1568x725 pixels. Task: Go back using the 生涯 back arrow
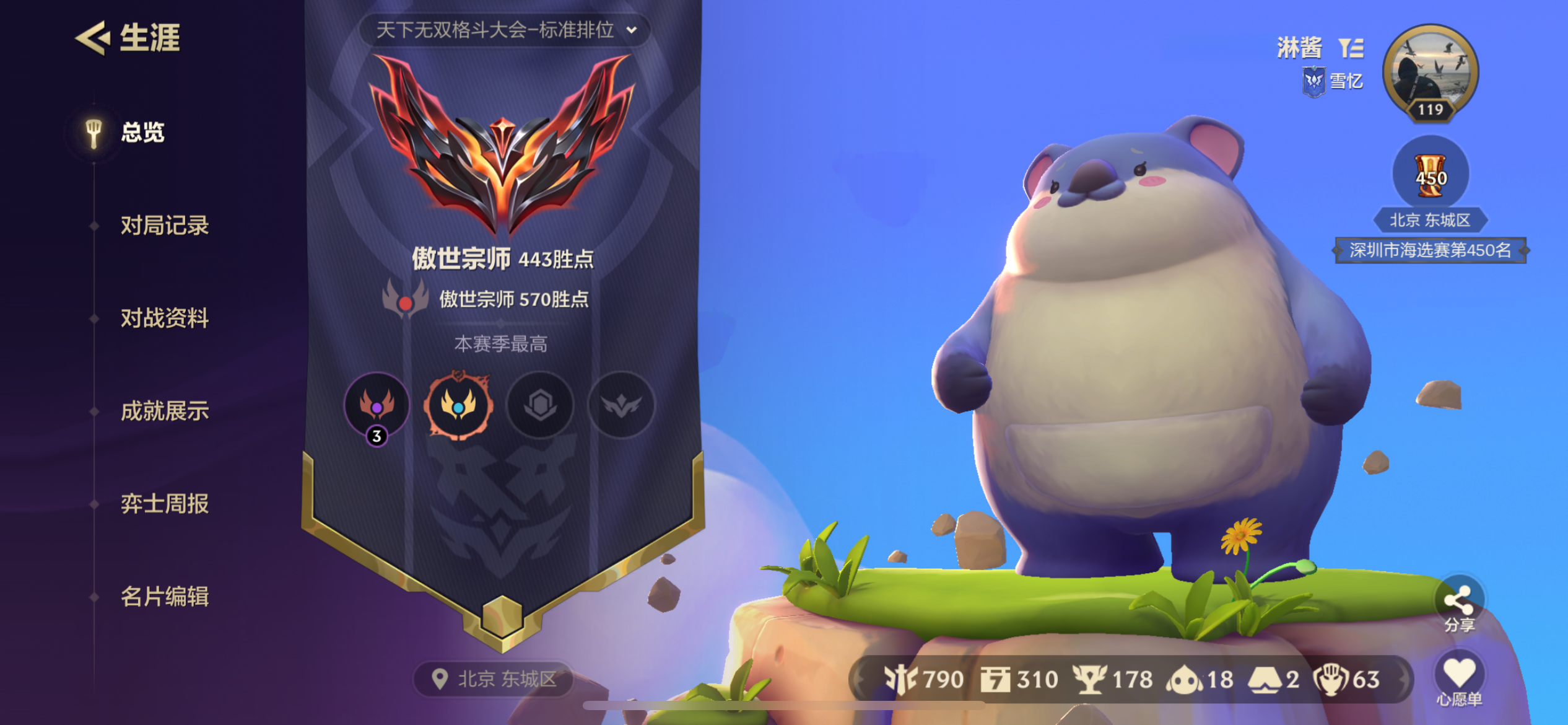pos(92,38)
